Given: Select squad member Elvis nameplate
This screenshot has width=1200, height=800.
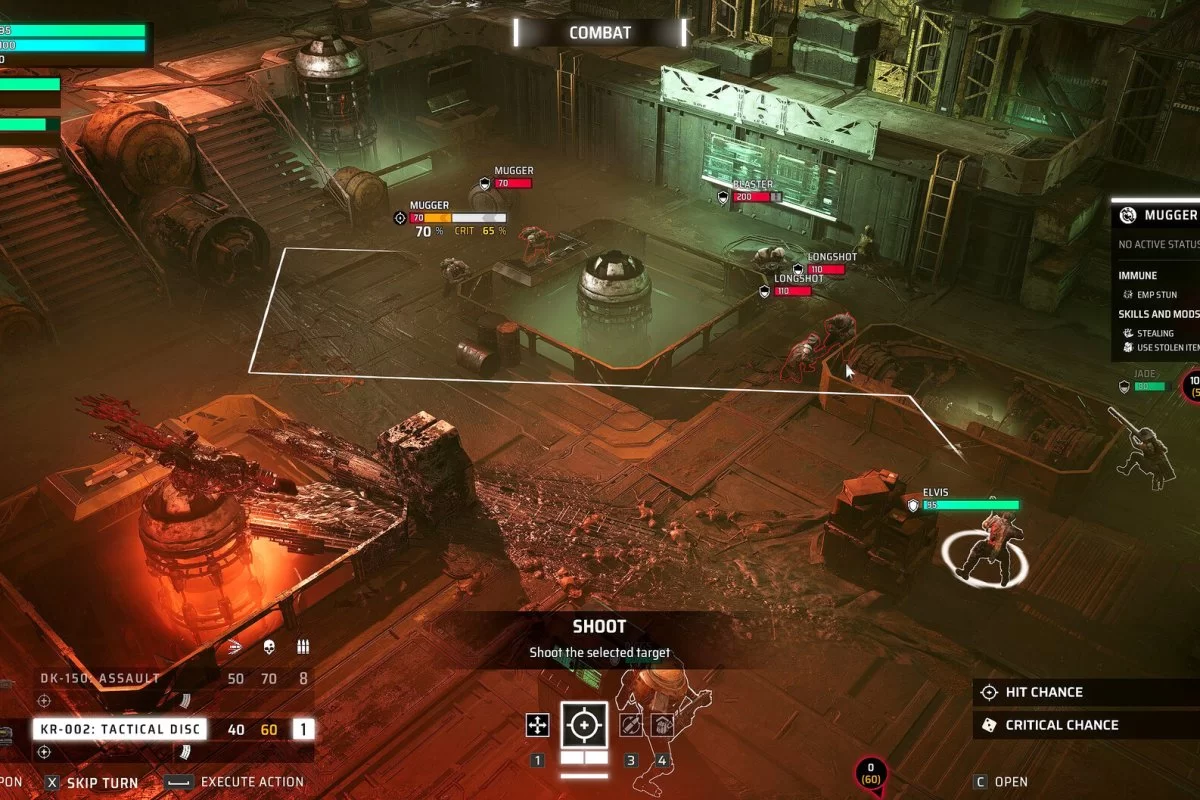Looking at the screenshot, I should 937,493.
